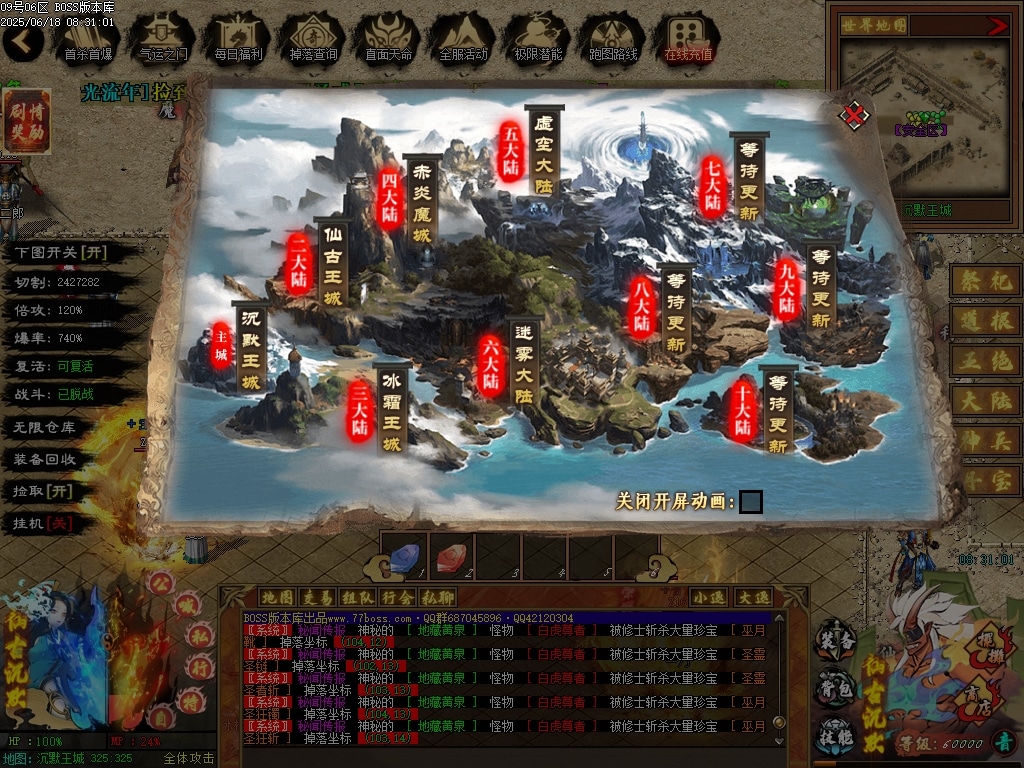Open the 商店 shop button
The image size is (1024, 768).
point(967,699)
